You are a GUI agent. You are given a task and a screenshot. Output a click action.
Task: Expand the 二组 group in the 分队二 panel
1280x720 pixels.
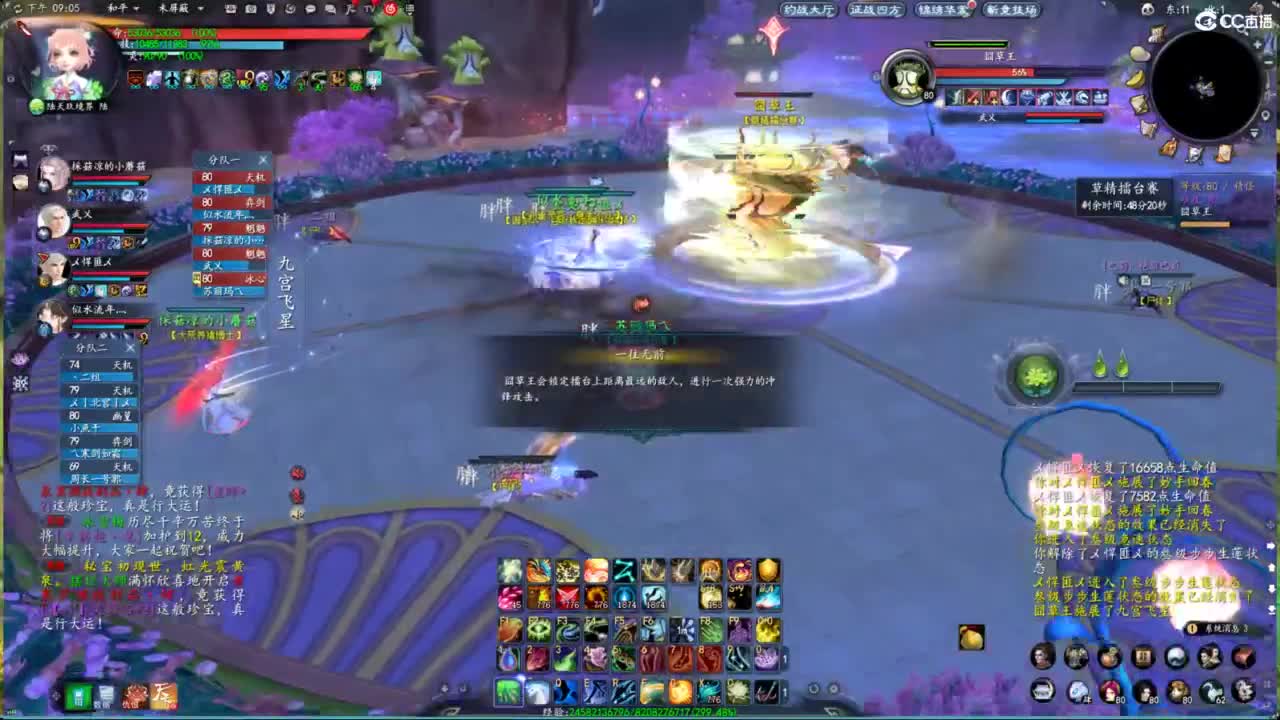(x=89, y=377)
